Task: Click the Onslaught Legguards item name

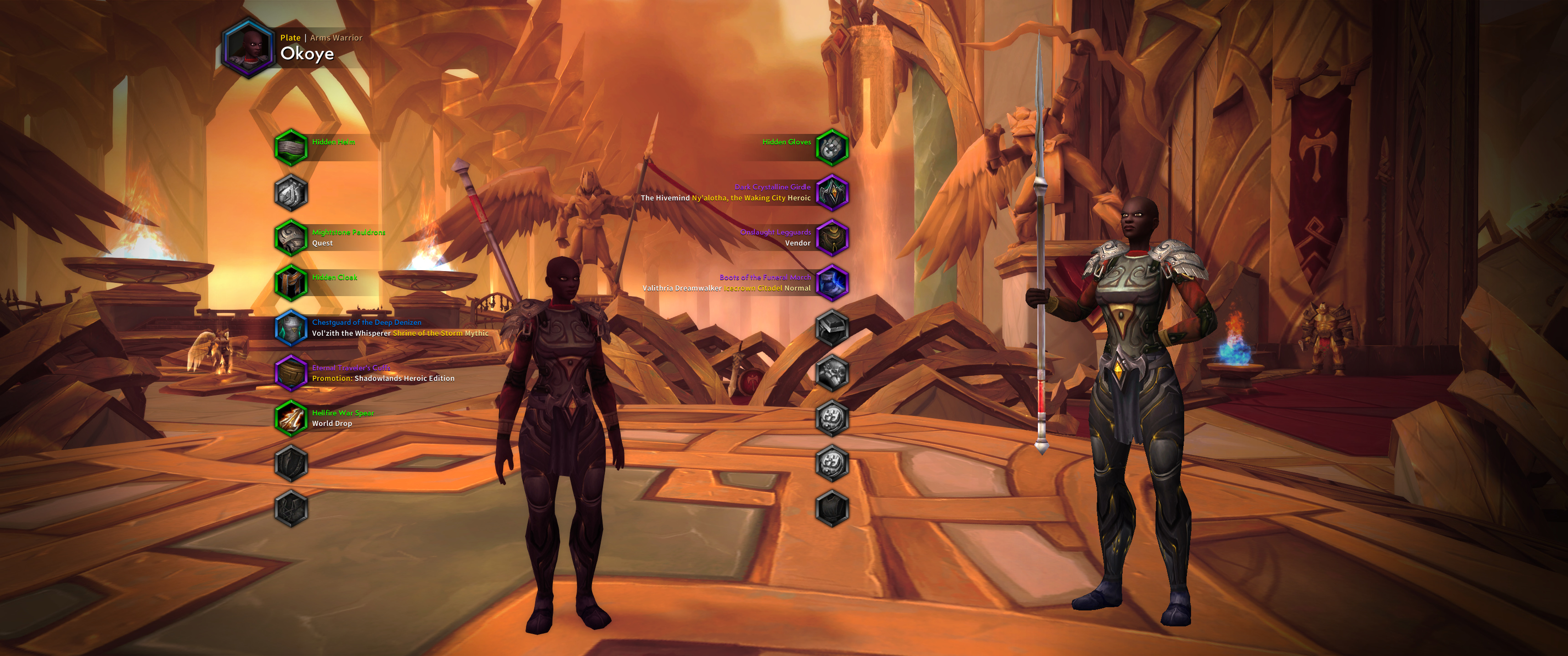Action: [775, 232]
